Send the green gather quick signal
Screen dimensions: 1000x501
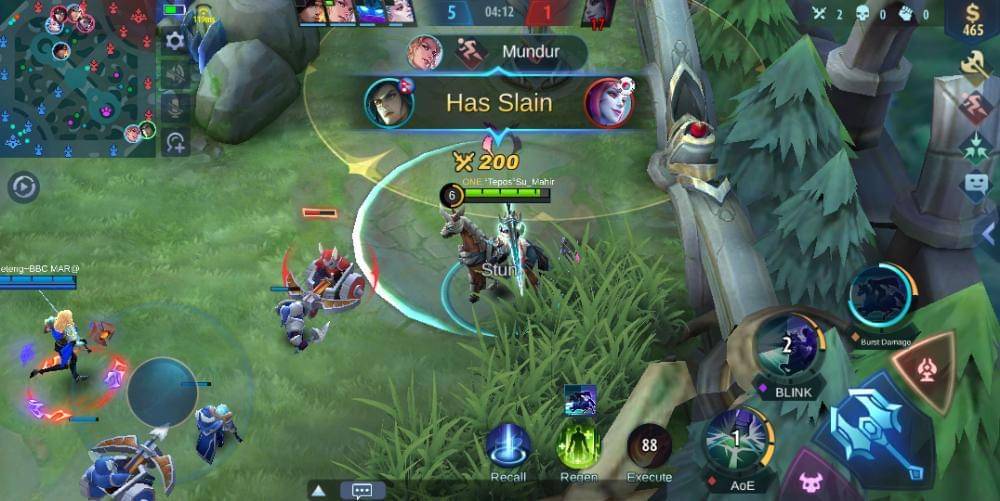(x=974, y=148)
